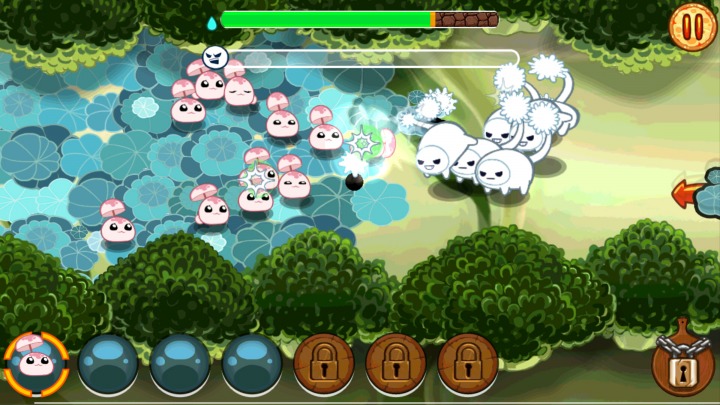
Task: Pause the game with the orange button
Action: [x=689, y=22]
